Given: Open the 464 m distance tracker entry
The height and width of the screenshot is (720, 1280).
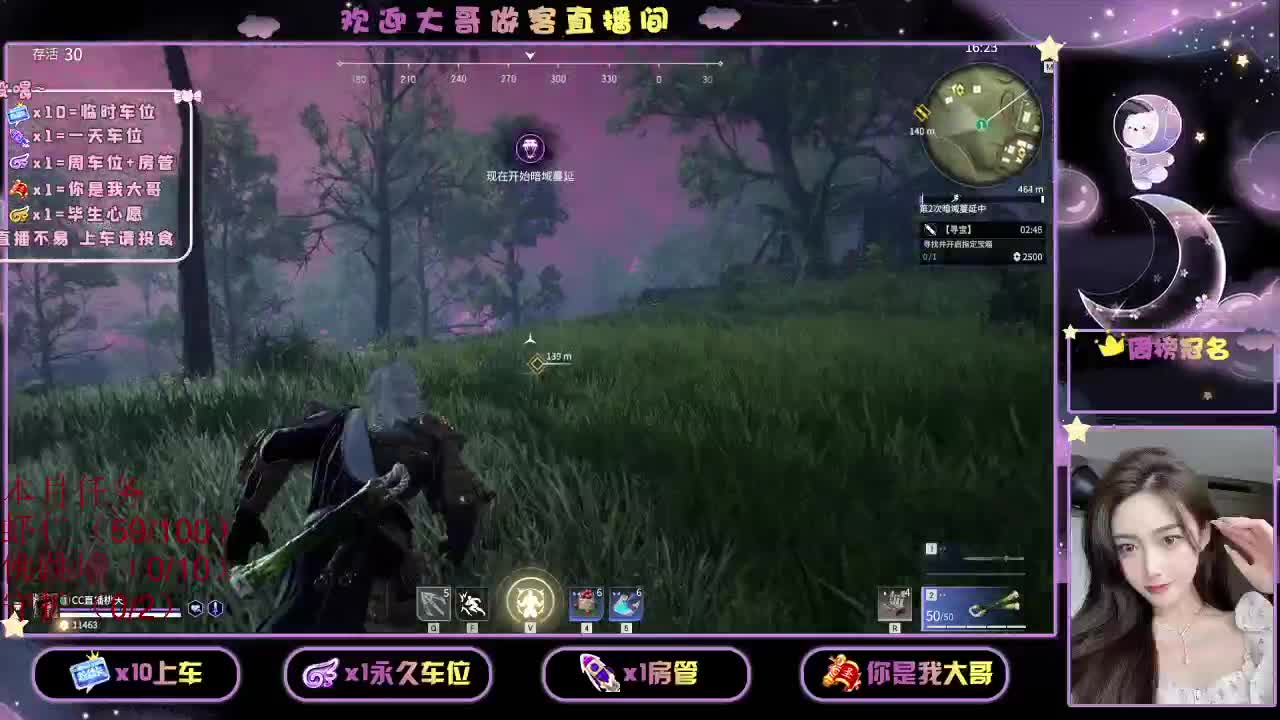Looking at the screenshot, I should click(1029, 188).
